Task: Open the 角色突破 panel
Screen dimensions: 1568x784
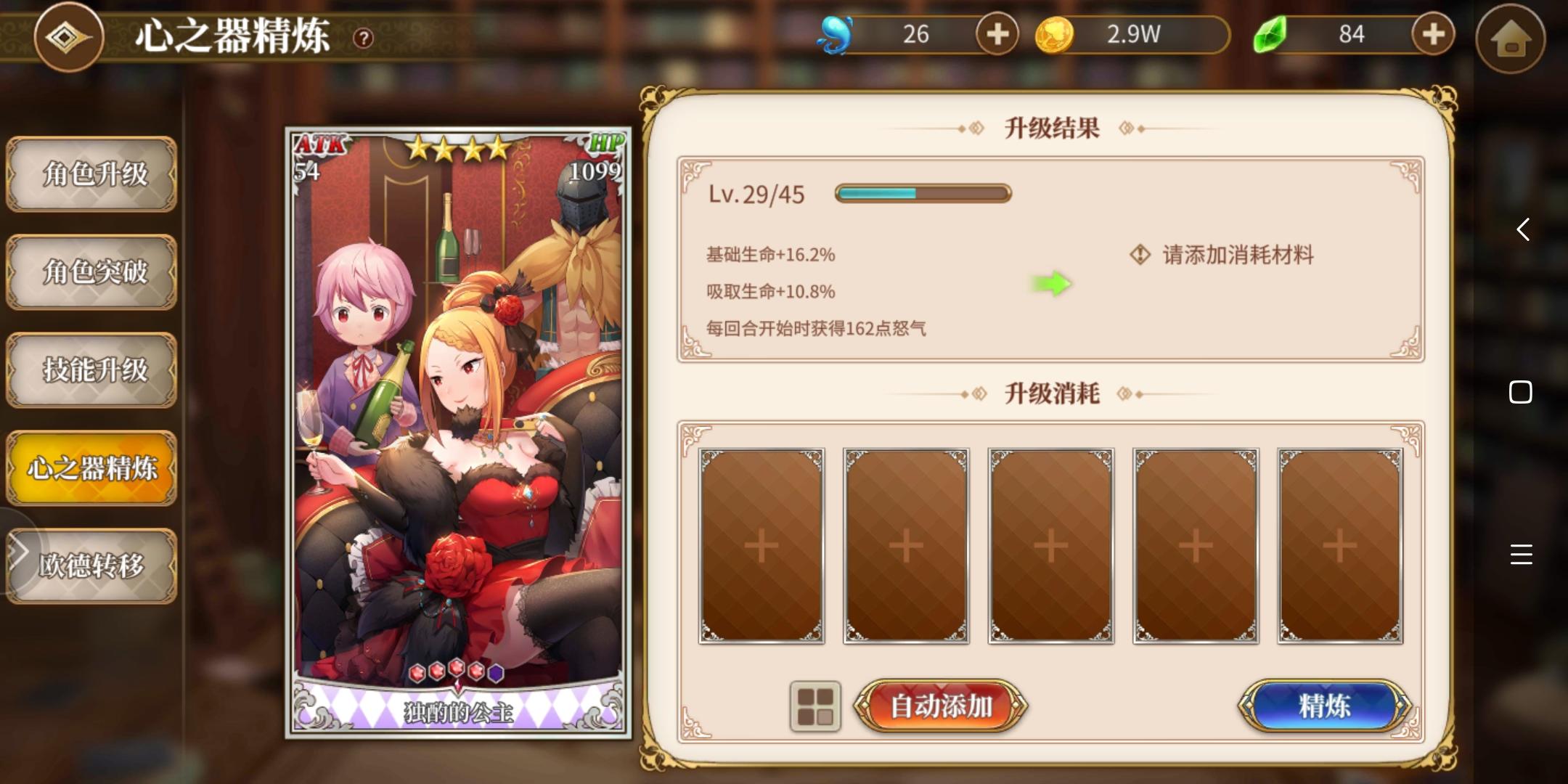Action: click(92, 274)
